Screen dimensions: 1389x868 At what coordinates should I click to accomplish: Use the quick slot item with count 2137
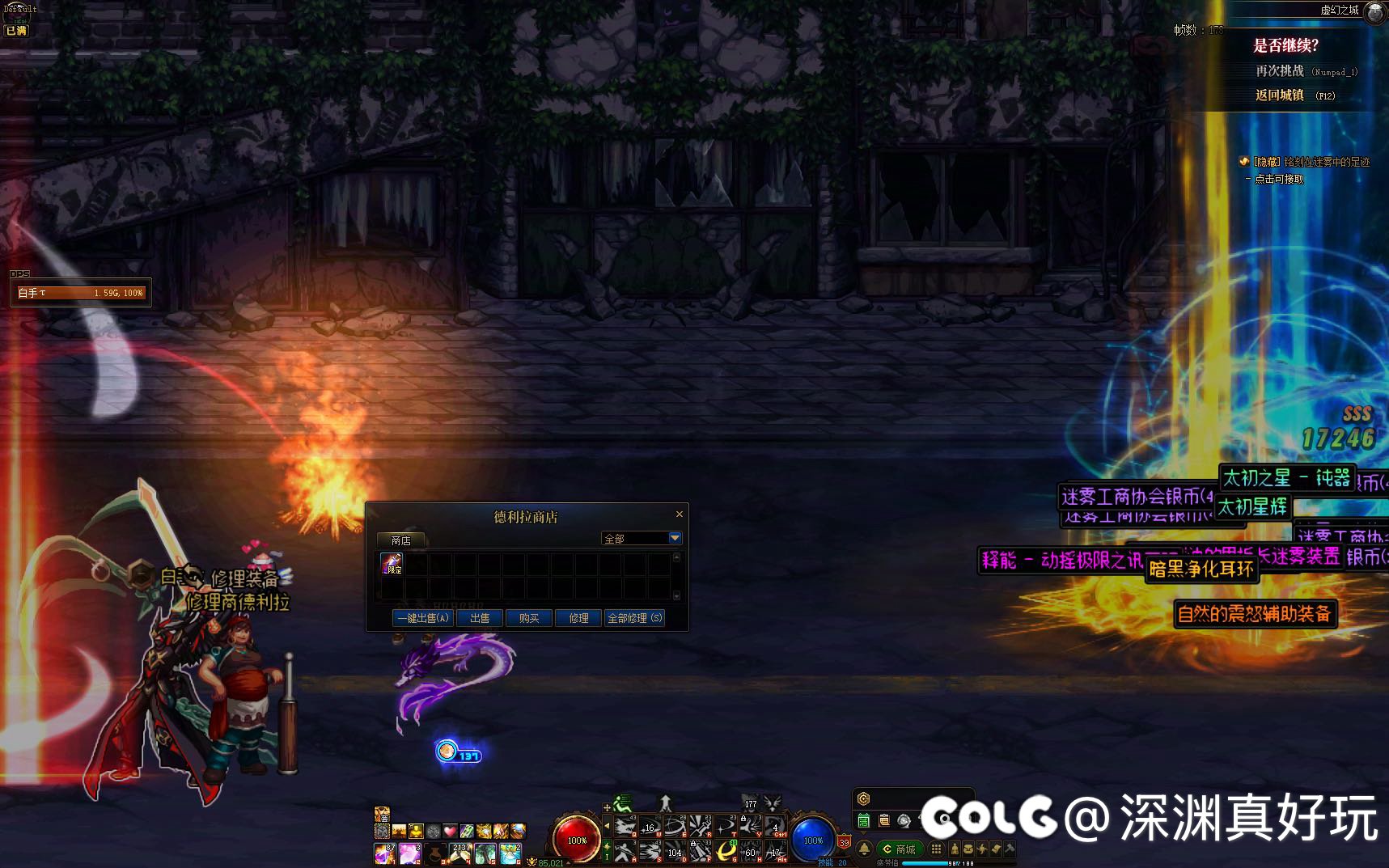[460, 853]
